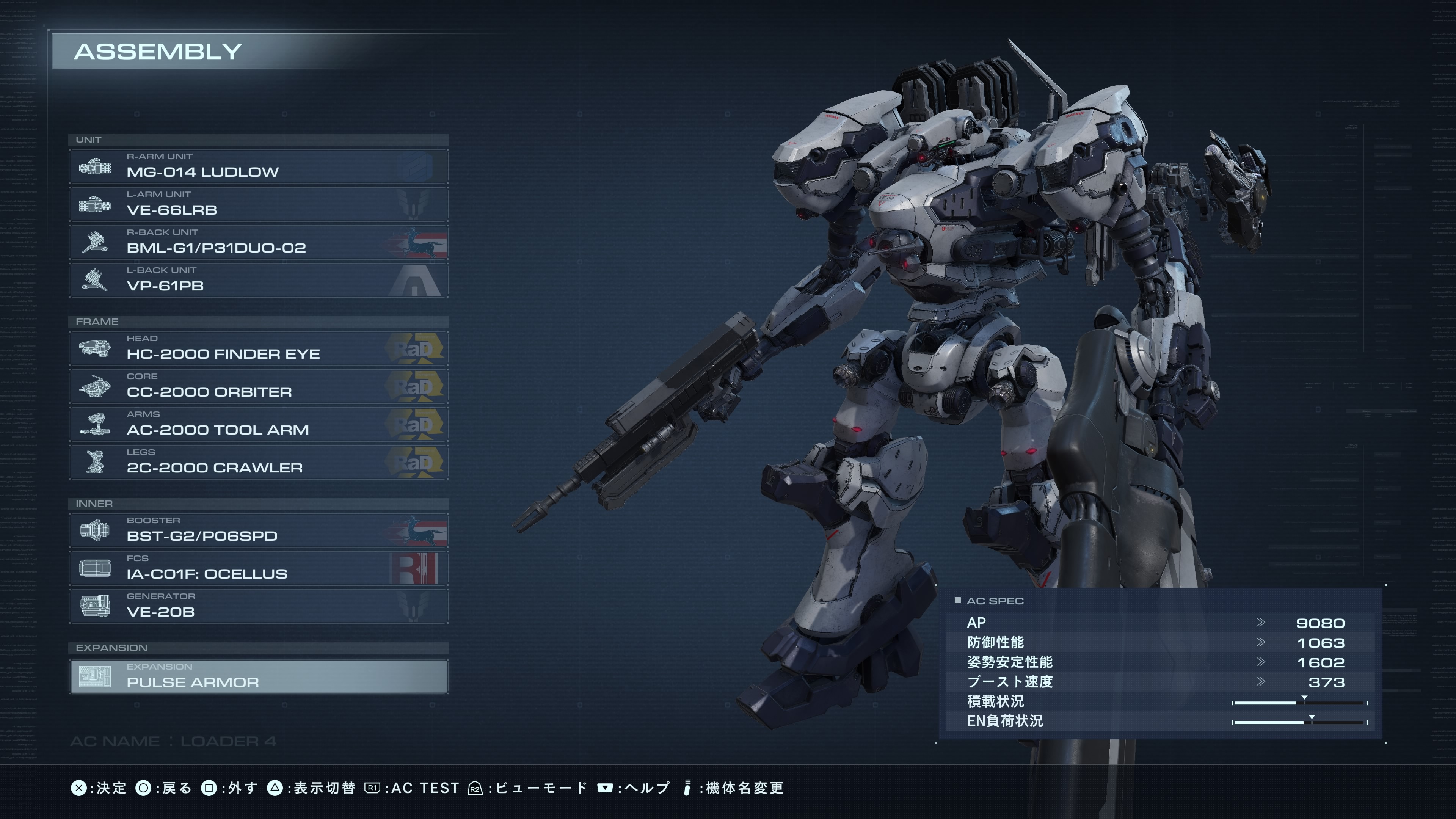Change the HC-2000 FINDER EYE head part
Image resolution: width=1456 pixels, height=819 pixels.
point(258,348)
